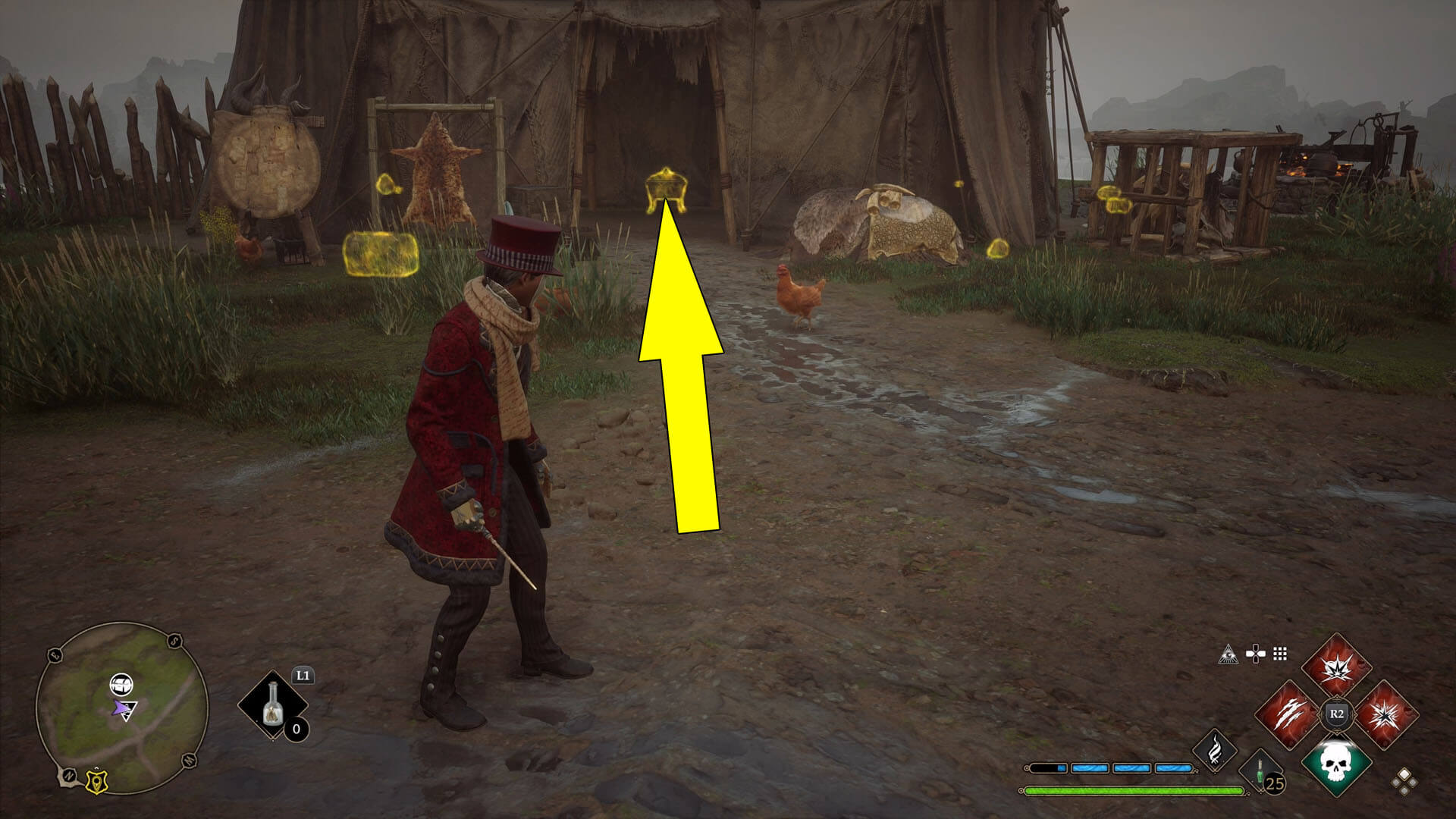Image resolution: width=1456 pixels, height=819 pixels.
Task: Click the R2 cast prompt at diamond center
Action: [x=1337, y=714]
